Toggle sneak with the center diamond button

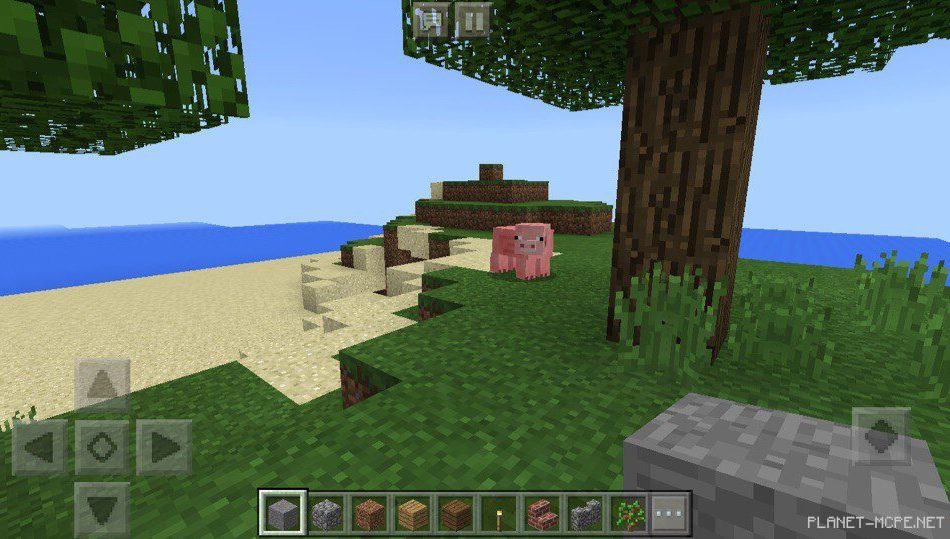pyautogui.click(x=102, y=446)
